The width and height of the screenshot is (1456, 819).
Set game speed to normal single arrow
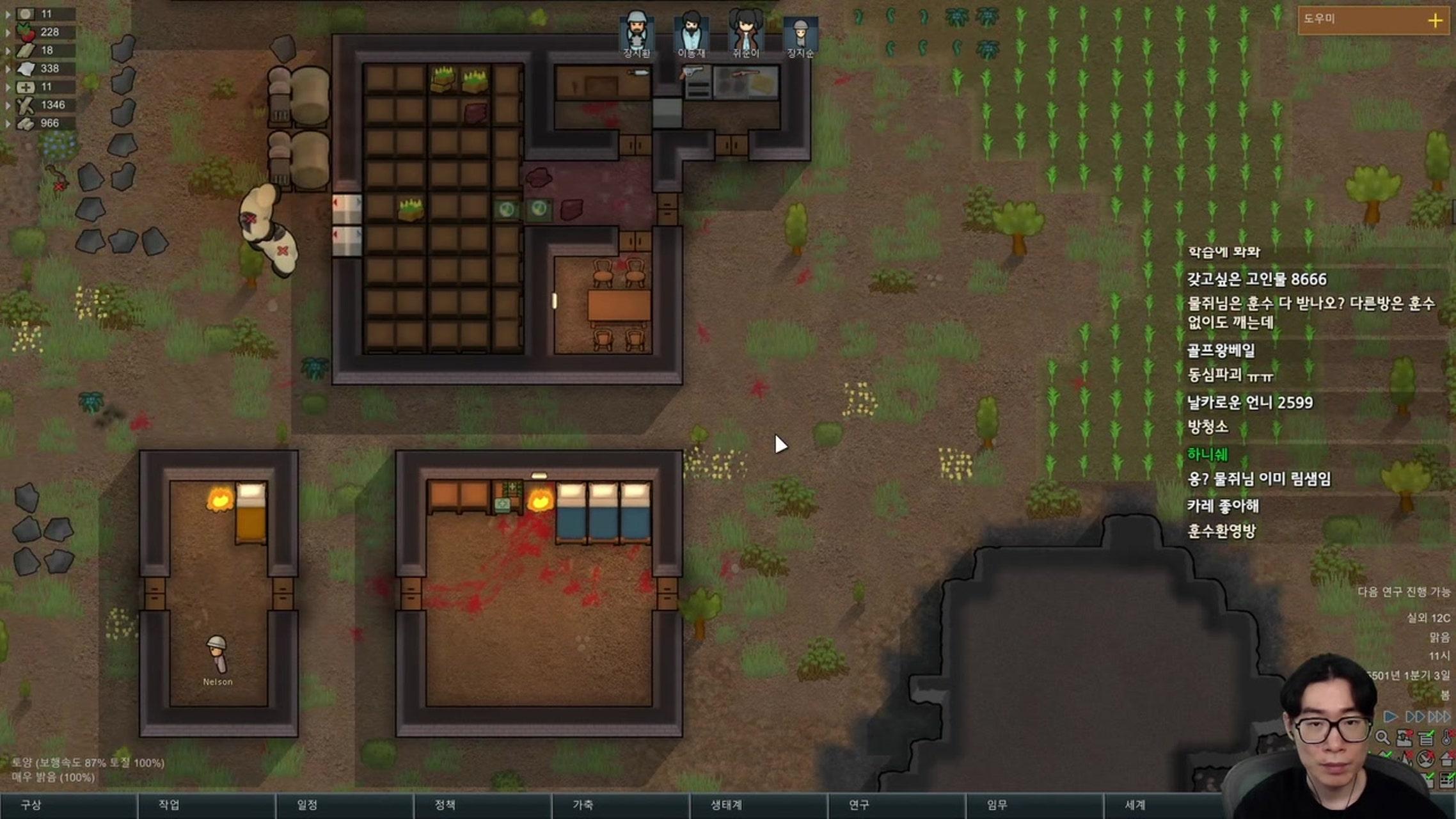coord(1391,717)
